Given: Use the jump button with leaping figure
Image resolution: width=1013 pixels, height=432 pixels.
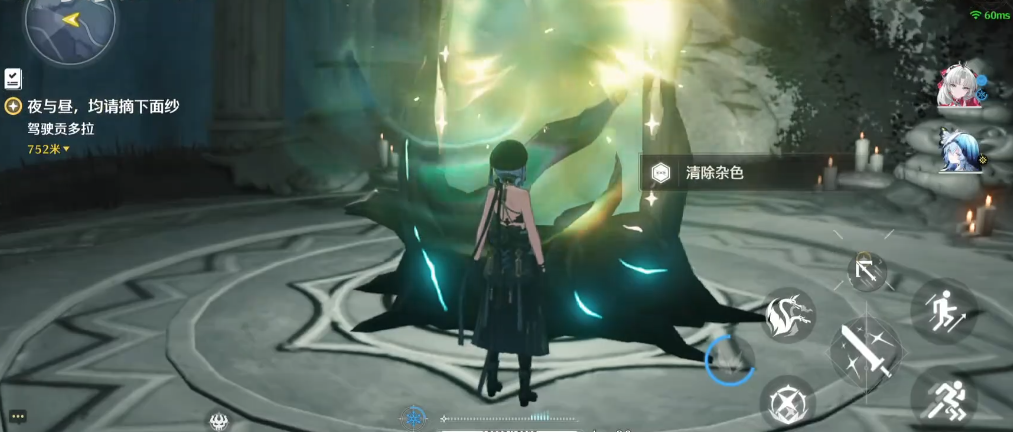Looking at the screenshot, I should 943,307.
